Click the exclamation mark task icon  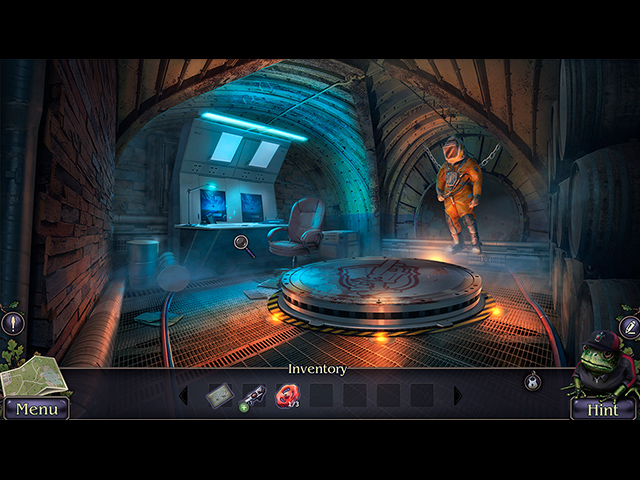coord(12,323)
